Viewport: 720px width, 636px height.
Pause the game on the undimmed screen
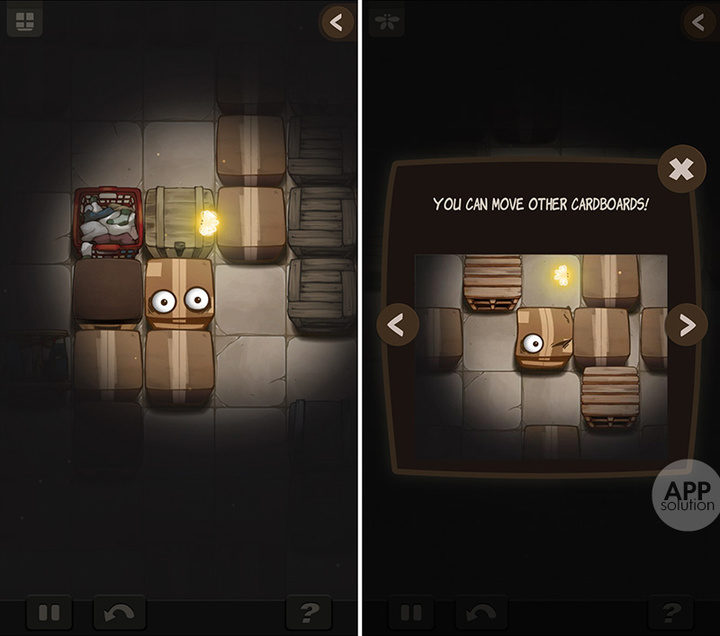50,611
